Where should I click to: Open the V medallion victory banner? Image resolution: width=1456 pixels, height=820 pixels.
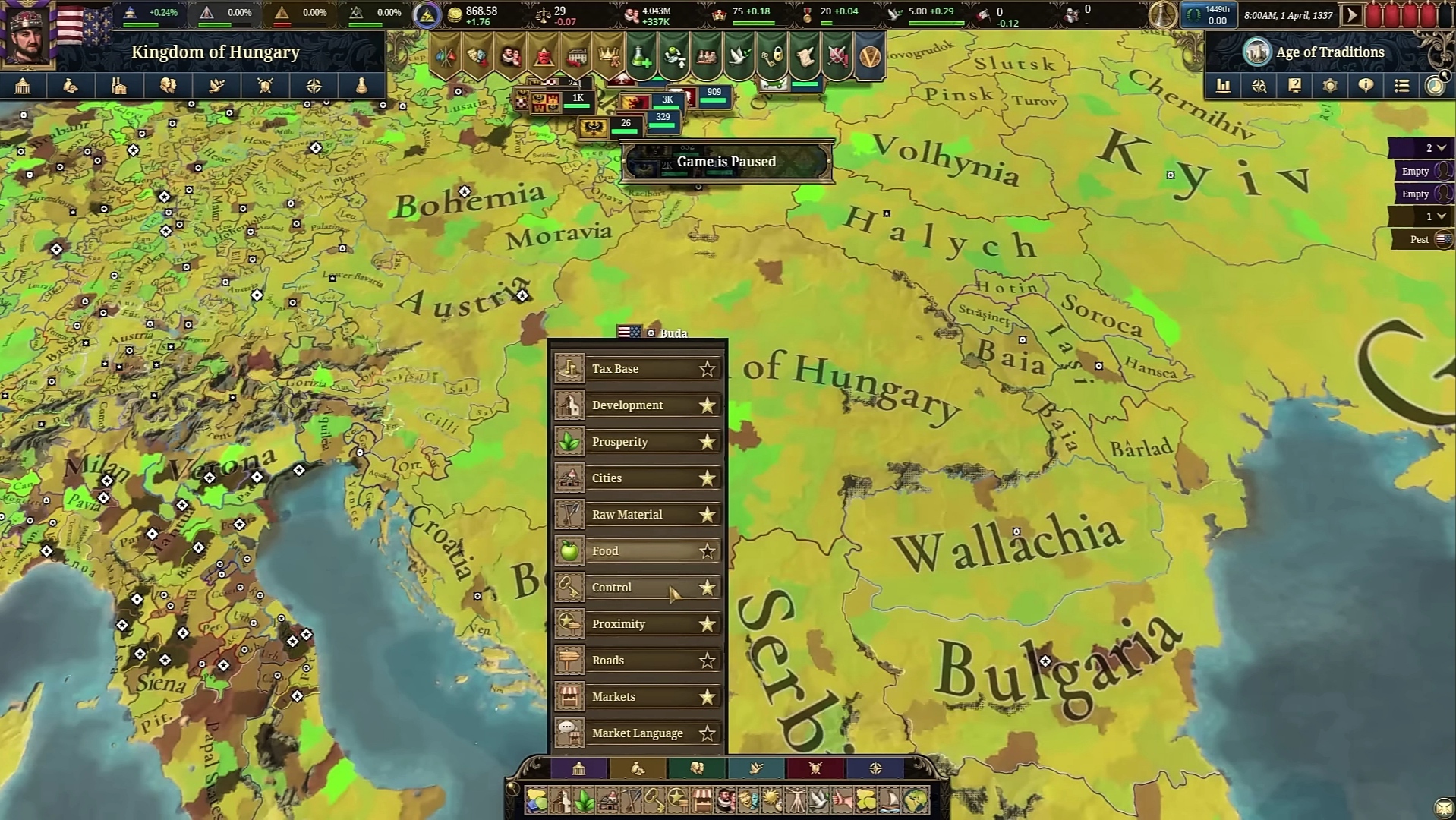coord(869,55)
